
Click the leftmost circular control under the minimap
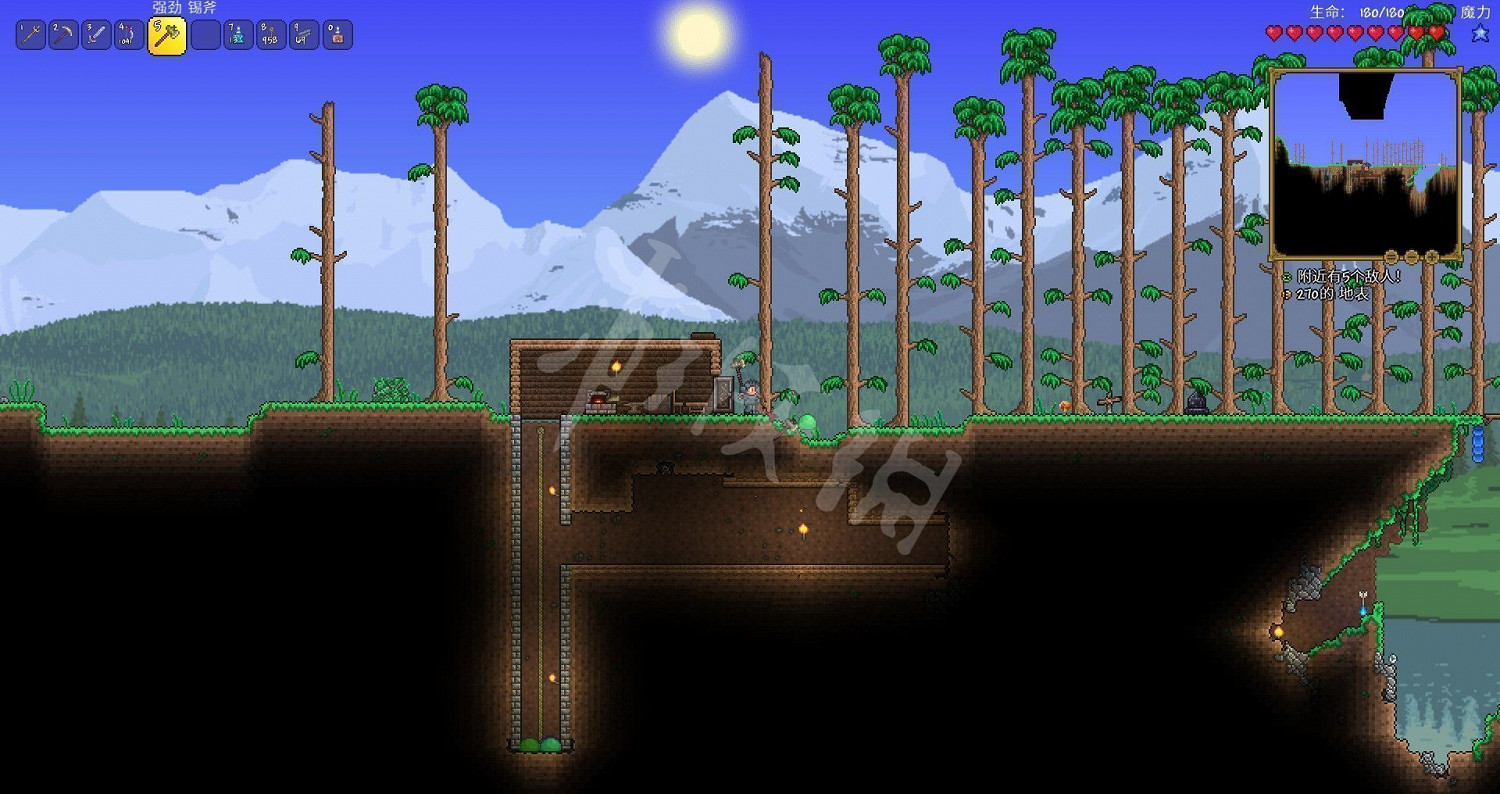pyautogui.click(x=1391, y=256)
